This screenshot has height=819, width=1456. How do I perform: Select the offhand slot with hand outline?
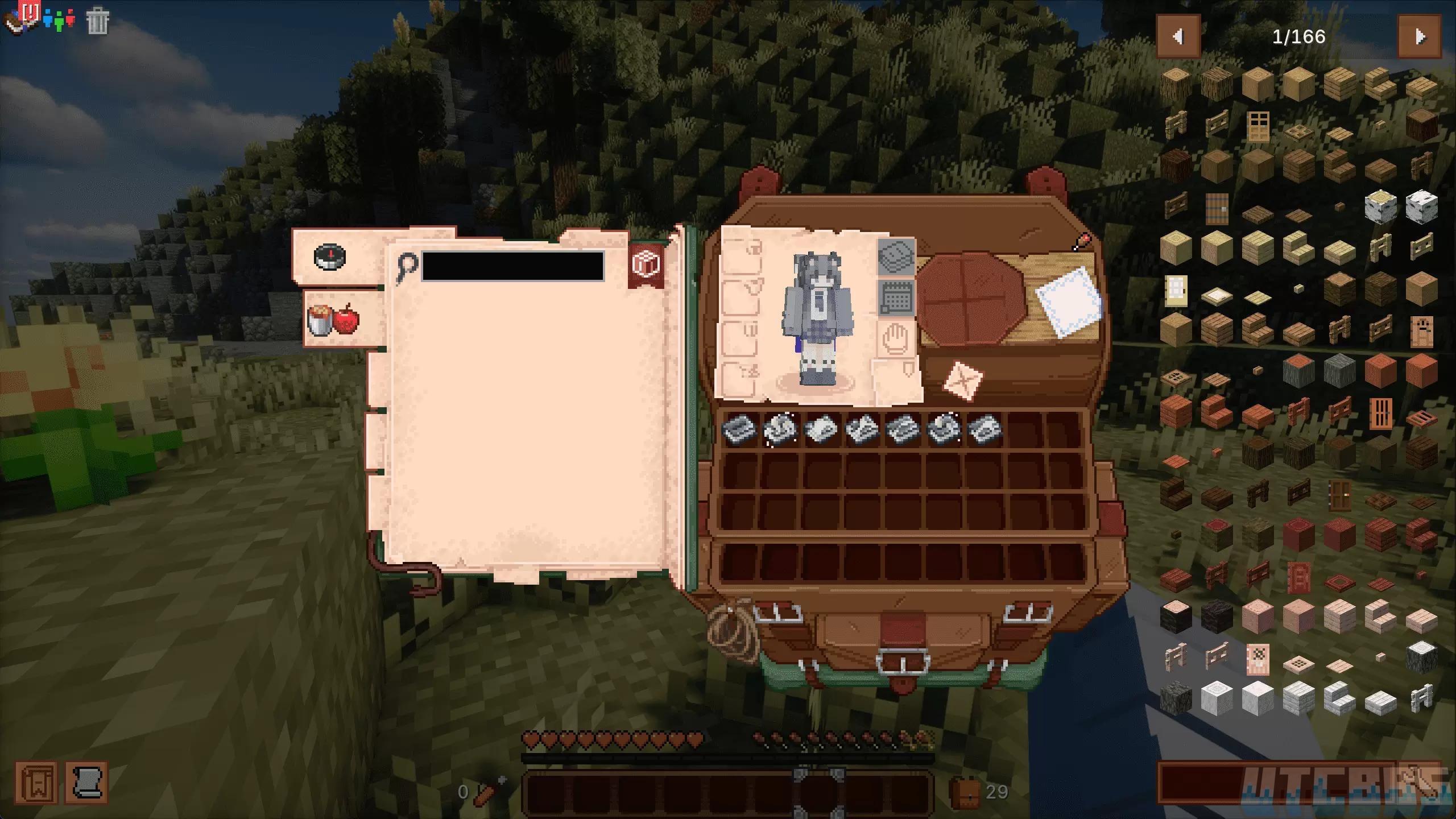click(895, 338)
